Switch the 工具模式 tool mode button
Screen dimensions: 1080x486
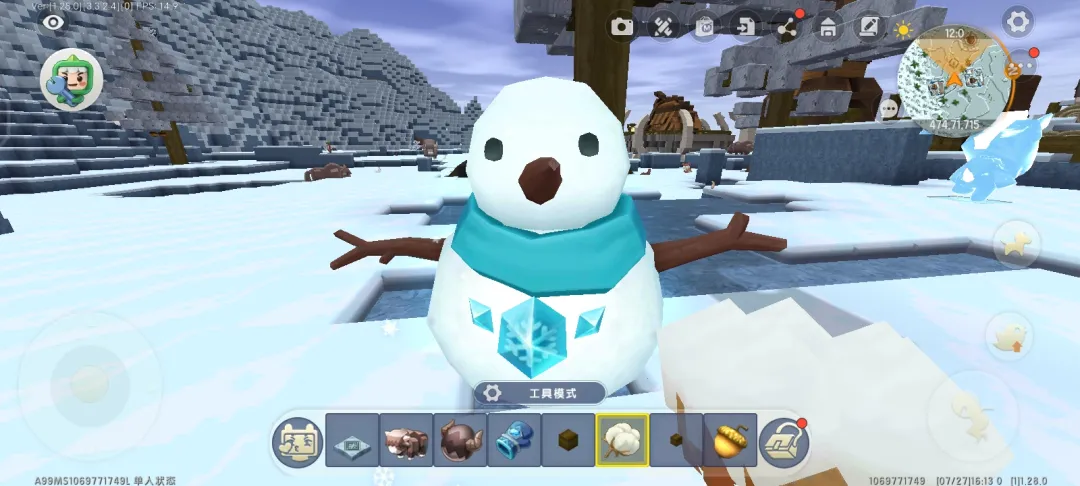pyautogui.click(x=539, y=393)
